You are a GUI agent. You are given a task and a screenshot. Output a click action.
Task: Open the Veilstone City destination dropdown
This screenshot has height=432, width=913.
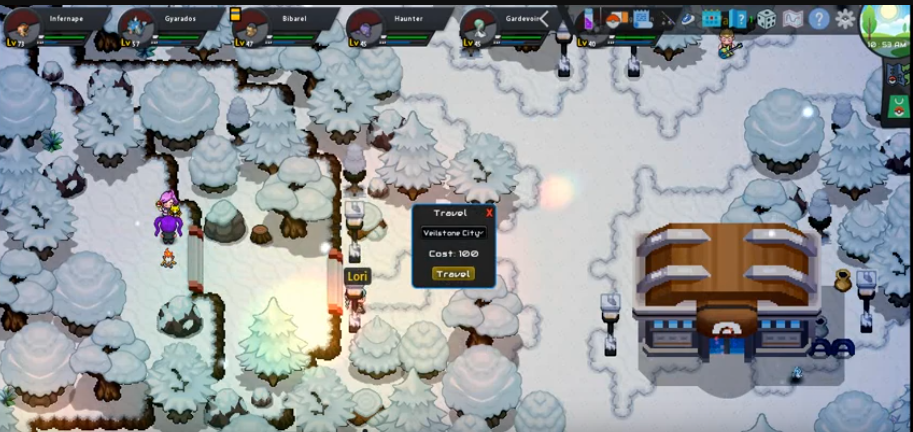[453, 233]
